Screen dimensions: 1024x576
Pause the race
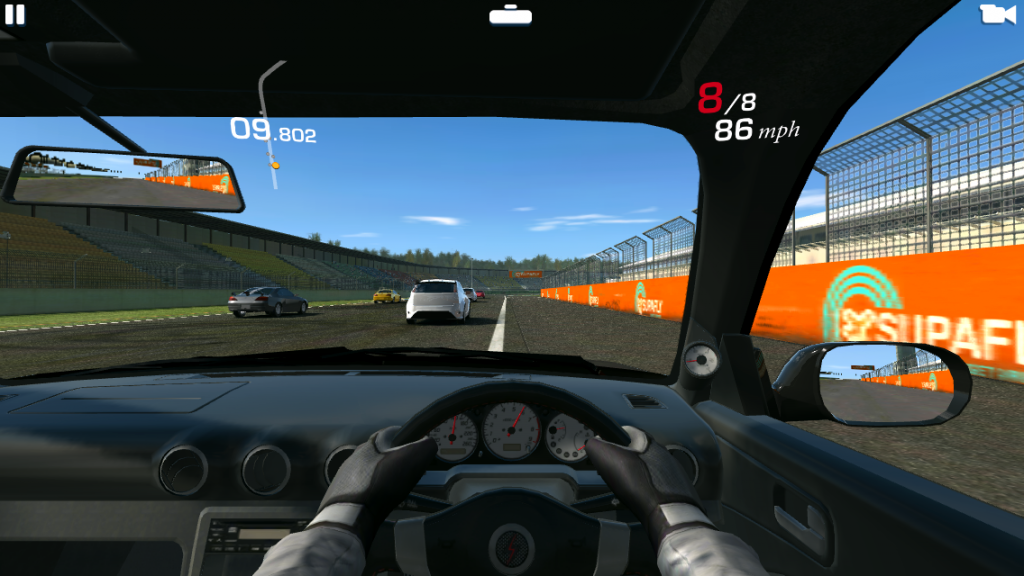[15, 14]
